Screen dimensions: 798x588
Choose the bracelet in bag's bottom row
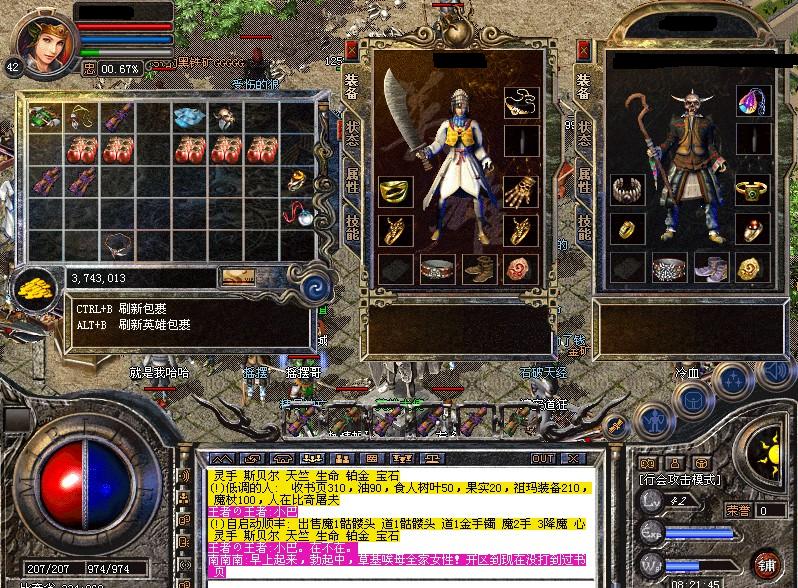pos(119,242)
